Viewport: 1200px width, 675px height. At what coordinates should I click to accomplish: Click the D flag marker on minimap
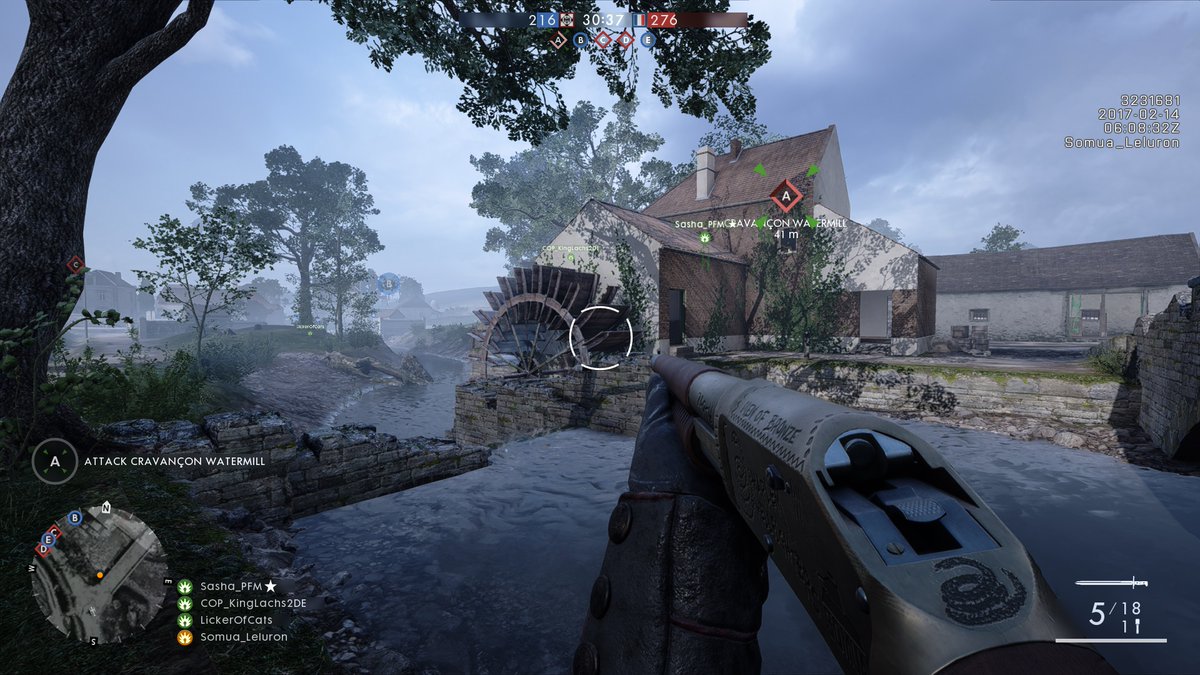pos(42,549)
